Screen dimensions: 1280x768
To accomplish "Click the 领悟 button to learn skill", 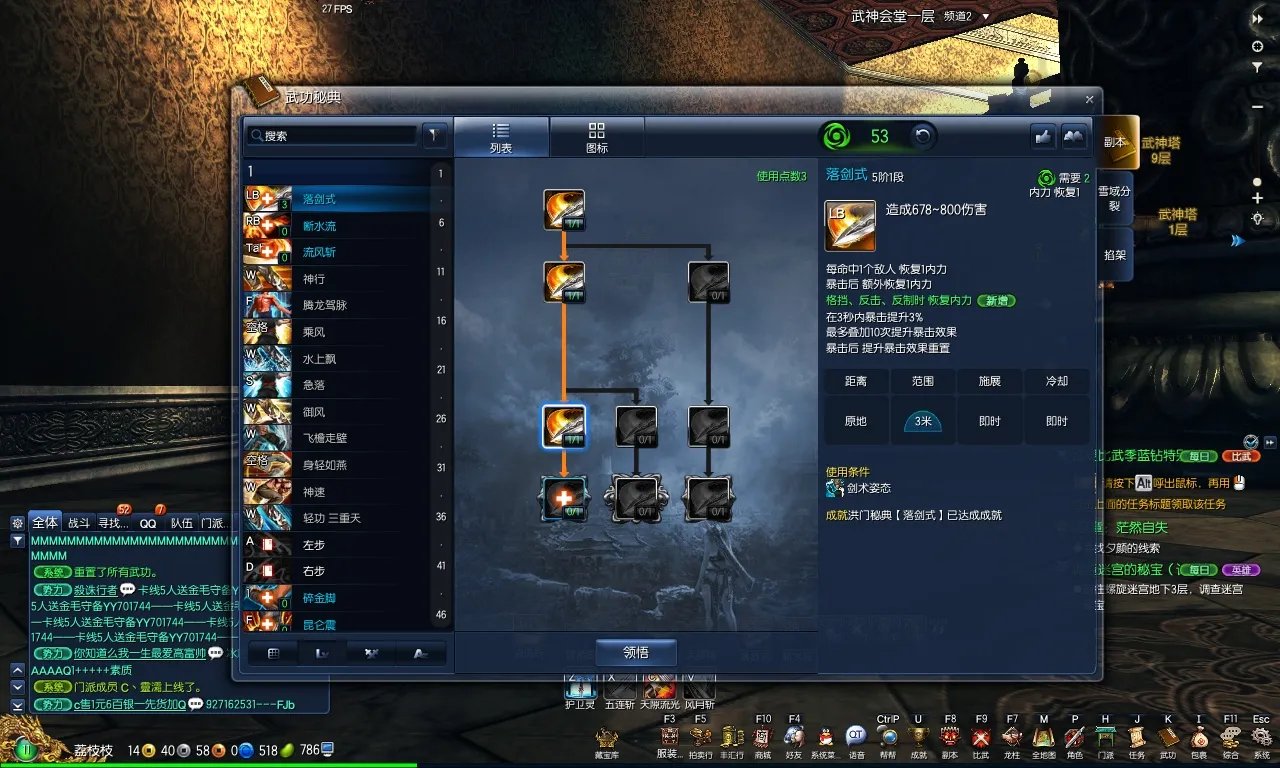I will click(x=634, y=651).
